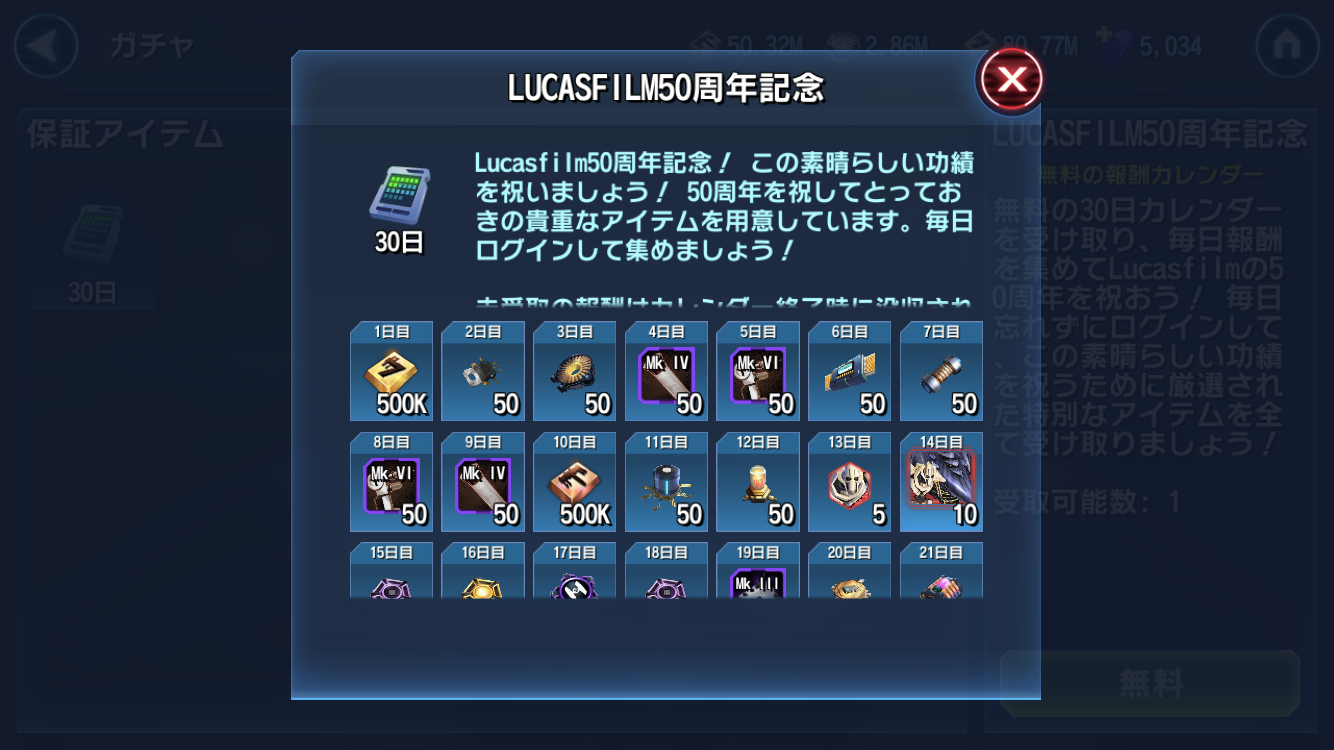Choose the highlighted Day 14 shard reward
The image size is (1334, 750).
pyautogui.click(x=941, y=482)
